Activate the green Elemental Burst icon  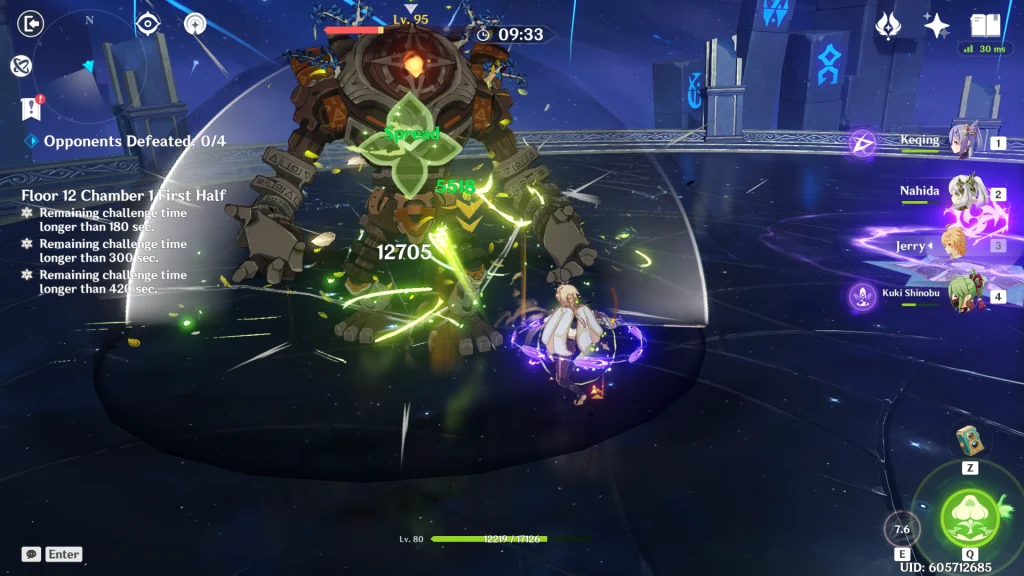(x=969, y=517)
